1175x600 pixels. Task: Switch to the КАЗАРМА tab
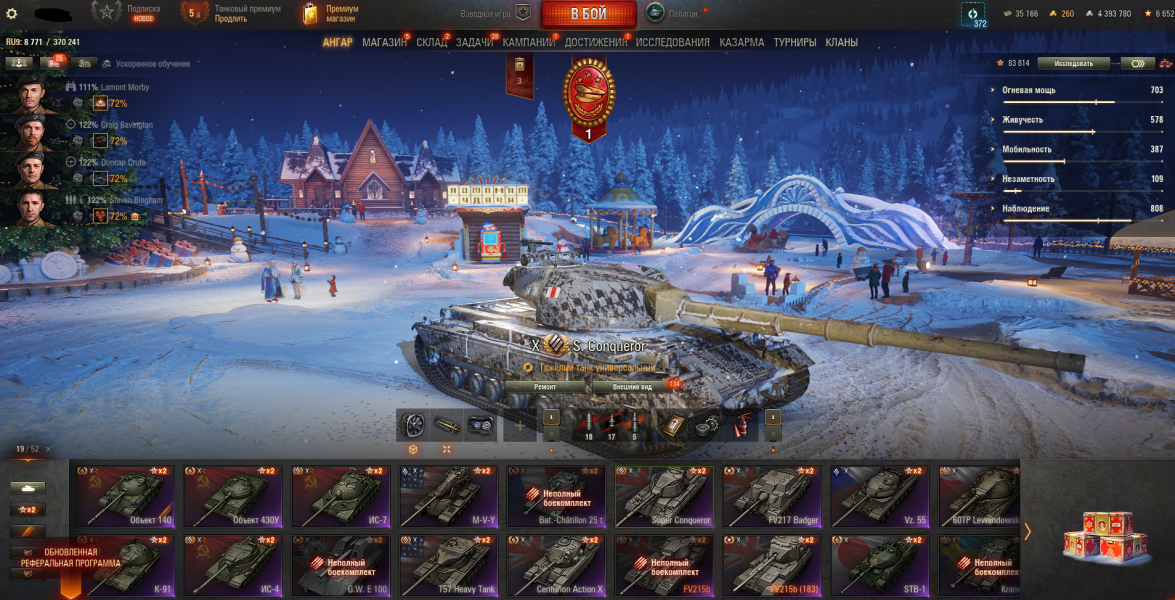741,43
